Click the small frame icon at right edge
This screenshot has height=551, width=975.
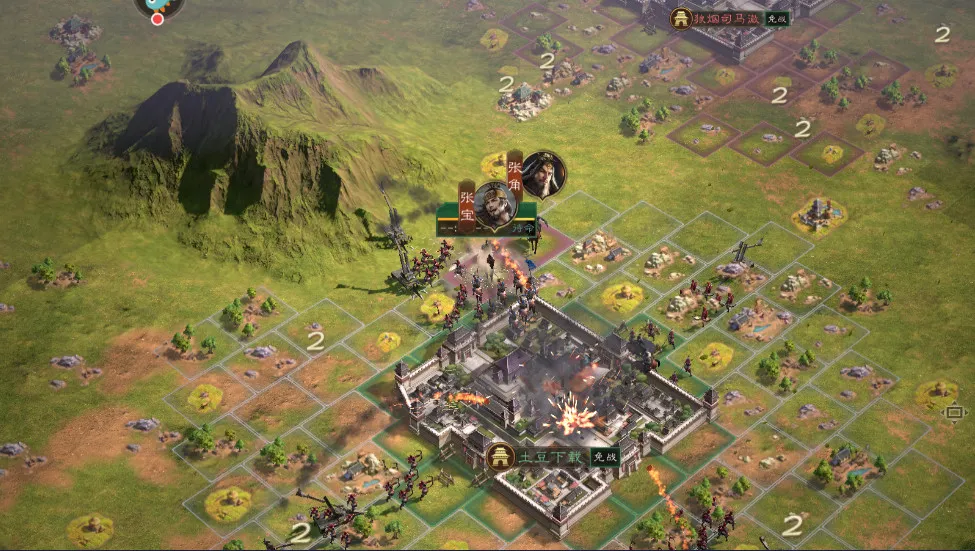coord(954,412)
